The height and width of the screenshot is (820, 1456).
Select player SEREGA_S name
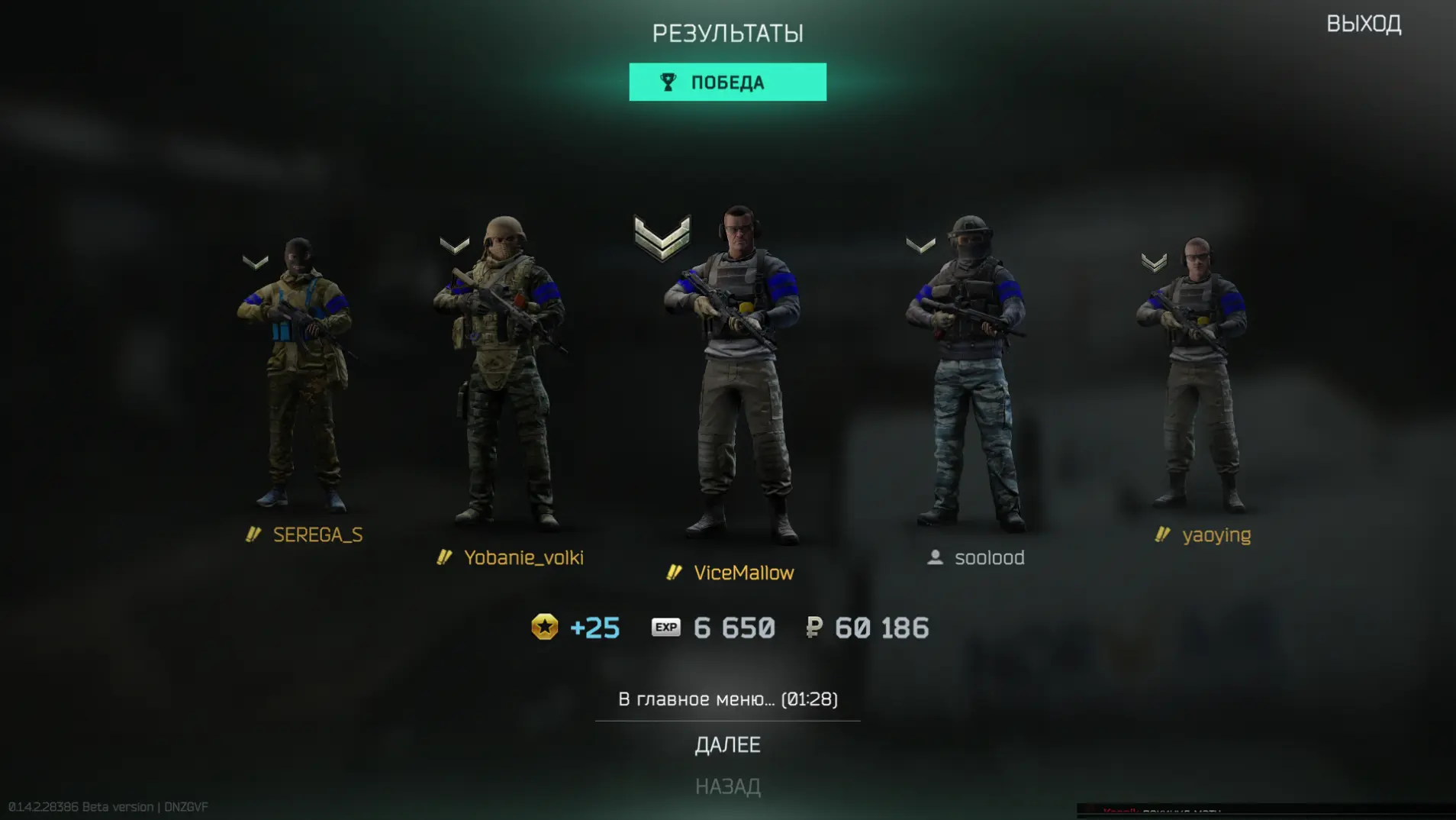click(x=317, y=535)
